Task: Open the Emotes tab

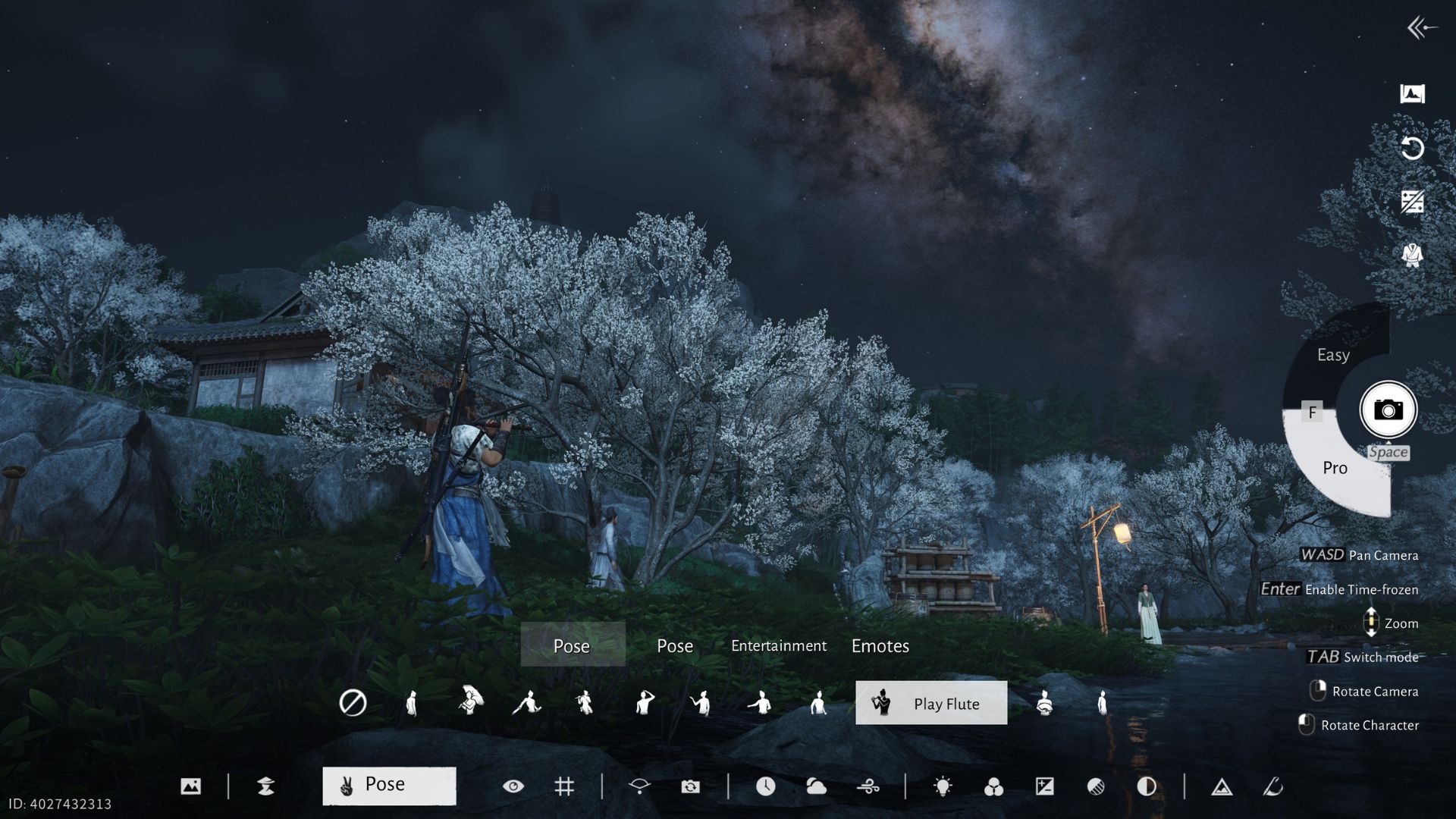Action: coord(880,646)
